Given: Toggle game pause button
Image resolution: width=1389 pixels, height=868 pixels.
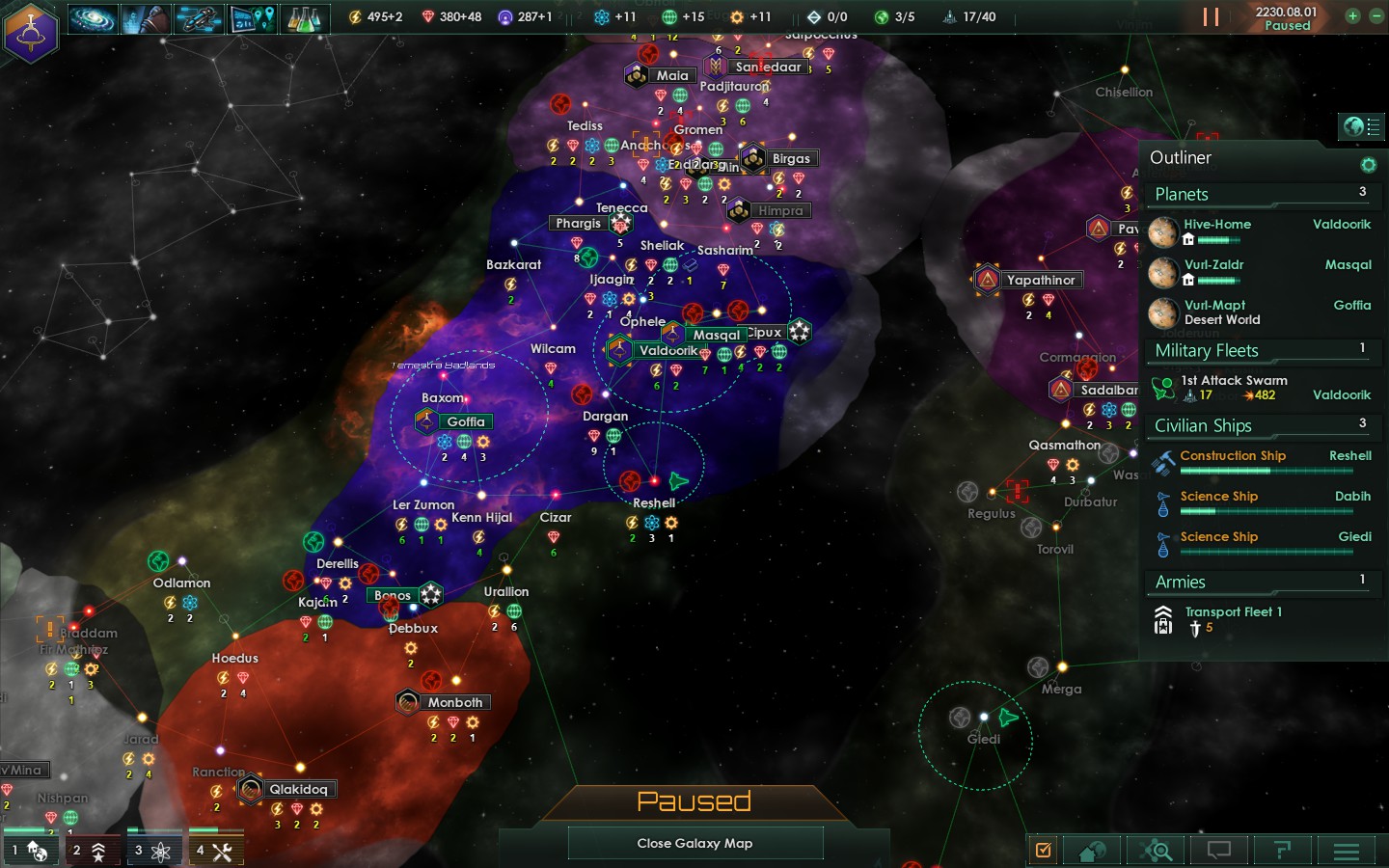Looking at the screenshot, I should click(x=1211, y=17).
